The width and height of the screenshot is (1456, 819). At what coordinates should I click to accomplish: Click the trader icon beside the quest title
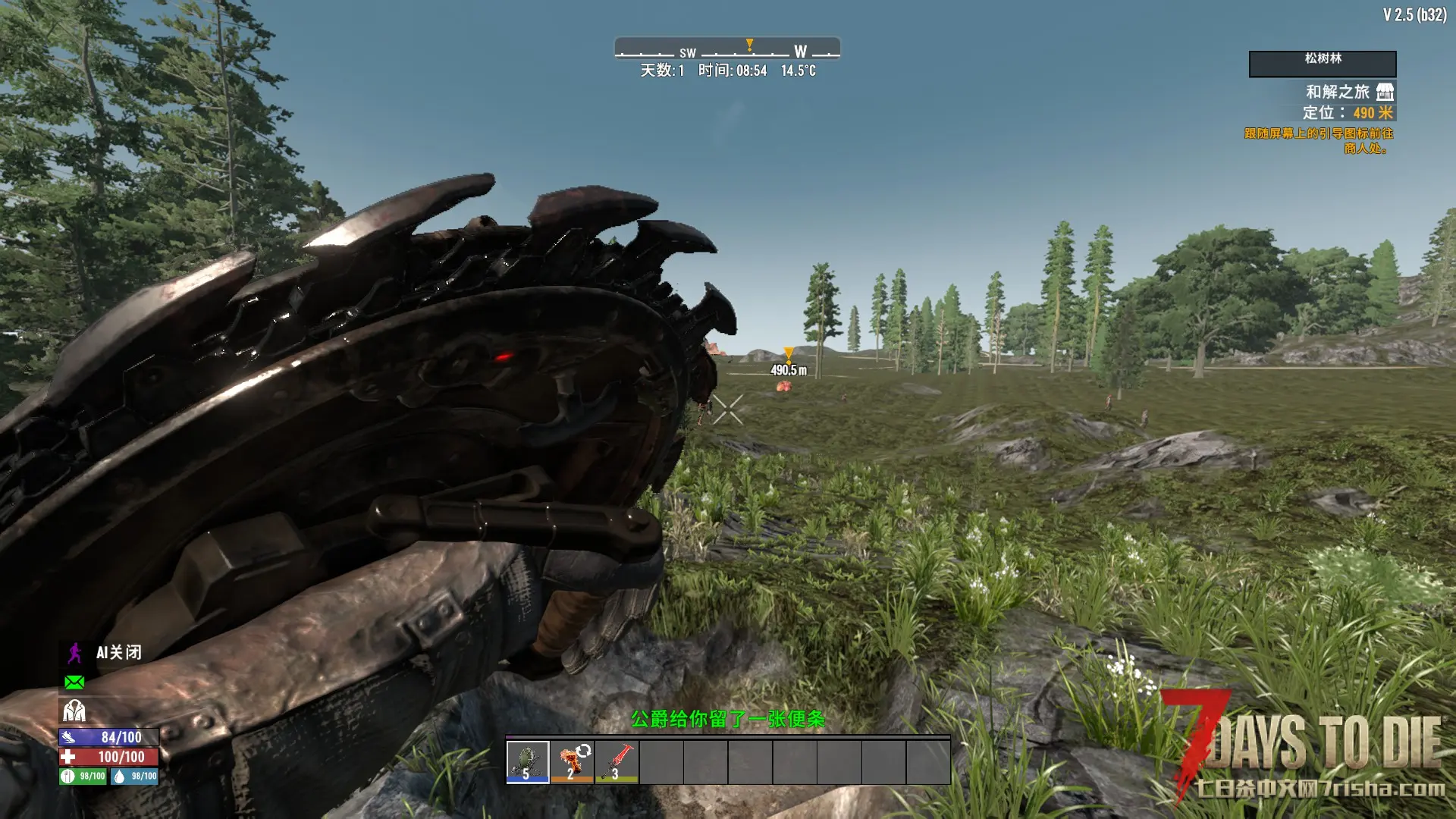pos(1385,92)
